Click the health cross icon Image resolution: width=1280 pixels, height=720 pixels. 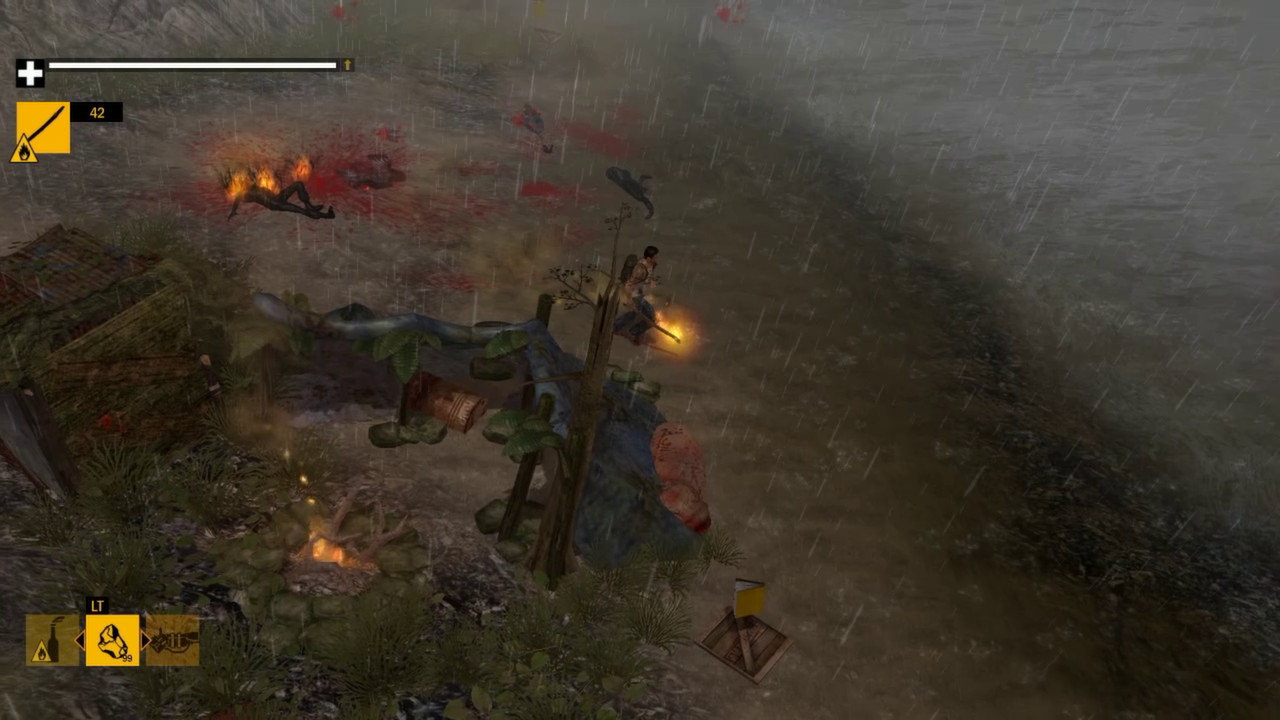(x=30, y=71)
